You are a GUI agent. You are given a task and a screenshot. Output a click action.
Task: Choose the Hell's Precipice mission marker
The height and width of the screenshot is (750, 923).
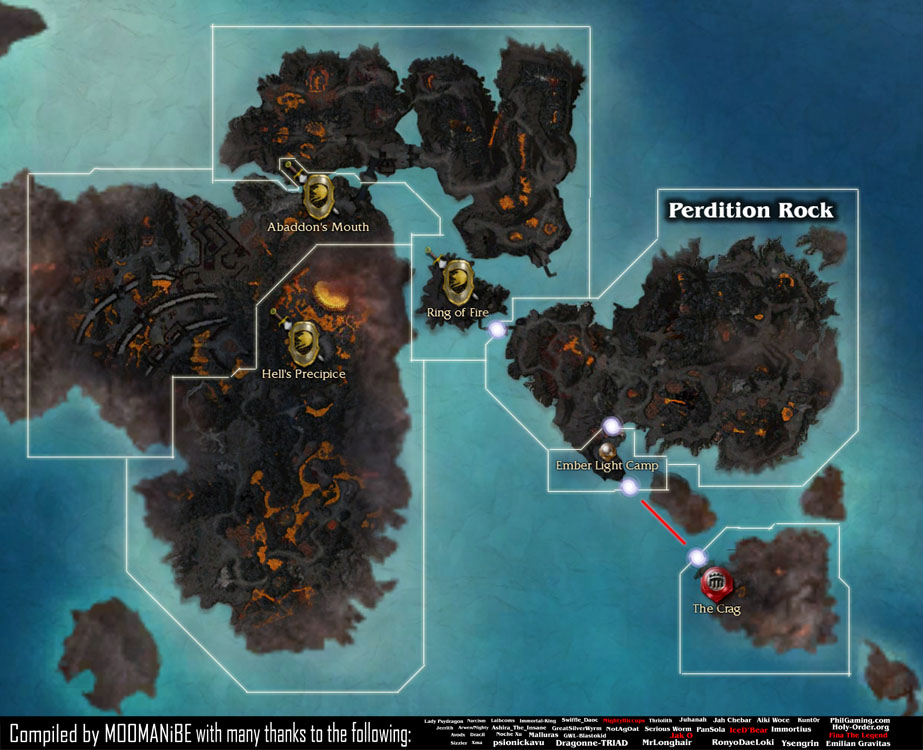pyautogui.click(x=303, y=342)
